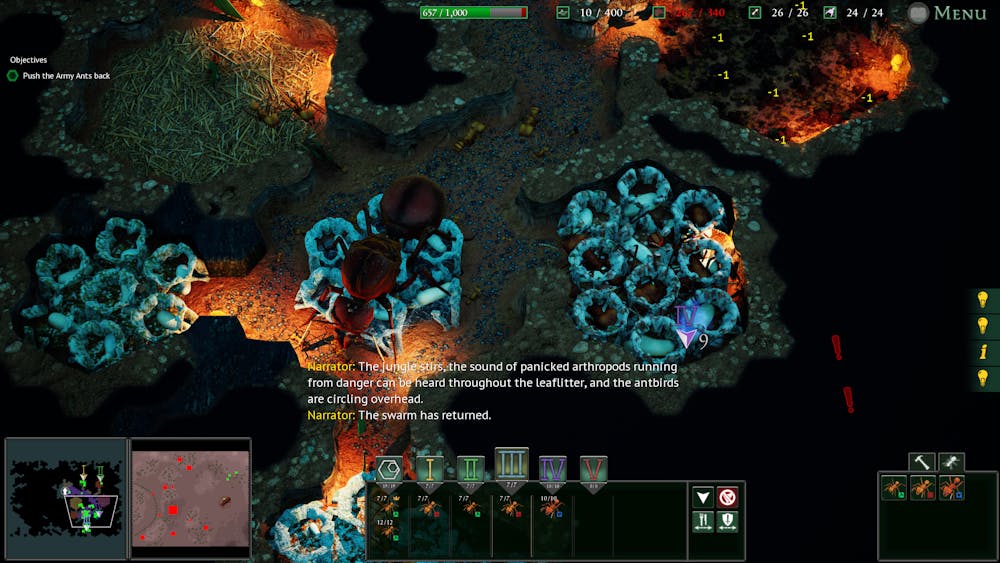The height and width of the screenshot is (563, 1000).
Task: Select the purple group IV tab
Action: 552,468
